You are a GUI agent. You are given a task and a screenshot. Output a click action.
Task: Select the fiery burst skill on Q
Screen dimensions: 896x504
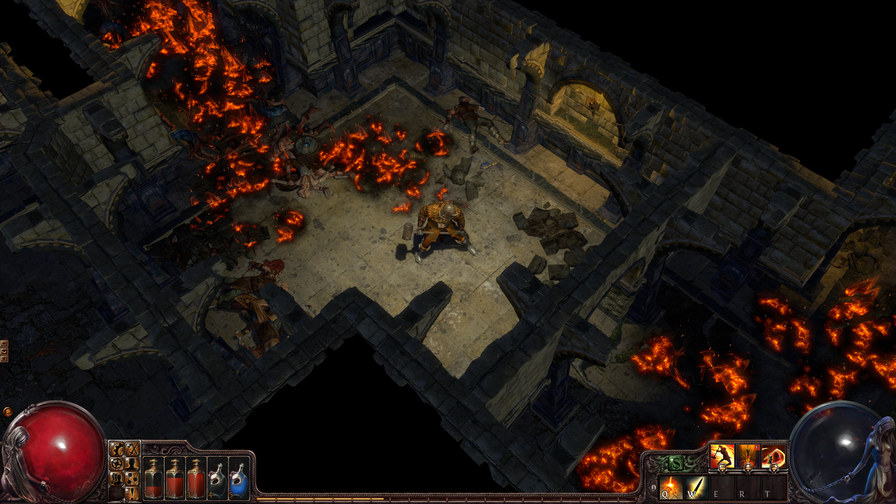tap(668, 487)
